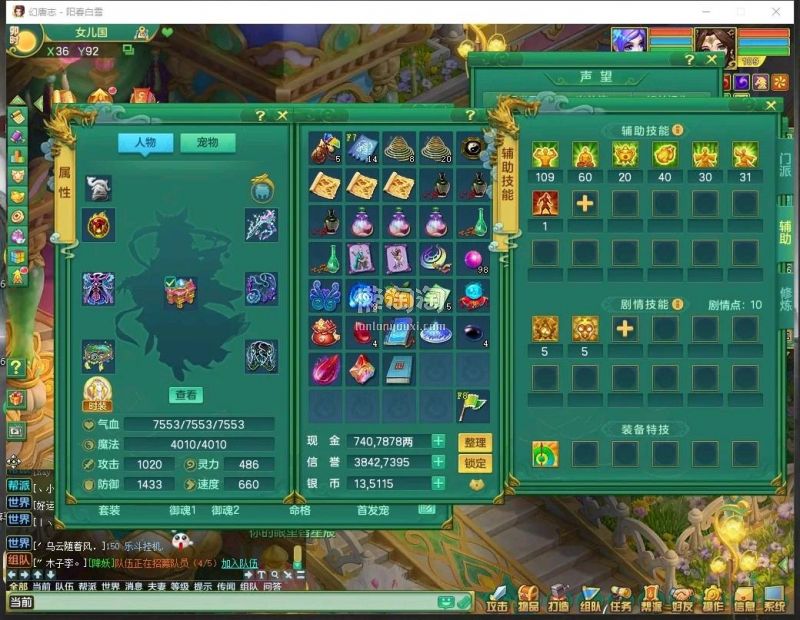
Task: Add silver with the 银币 plus button
Action: (438, 483)
